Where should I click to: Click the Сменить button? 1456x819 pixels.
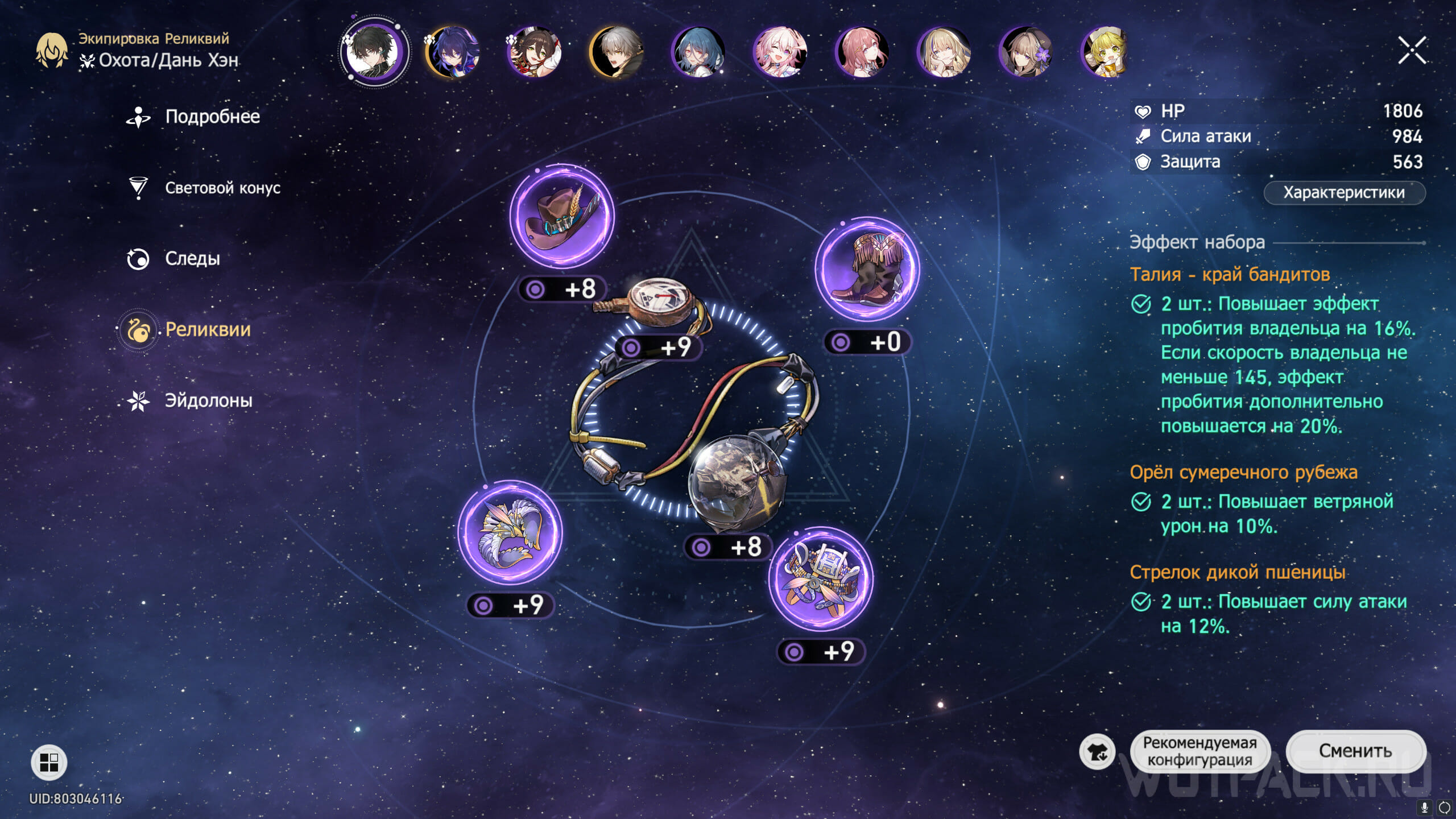point(1355,751)
